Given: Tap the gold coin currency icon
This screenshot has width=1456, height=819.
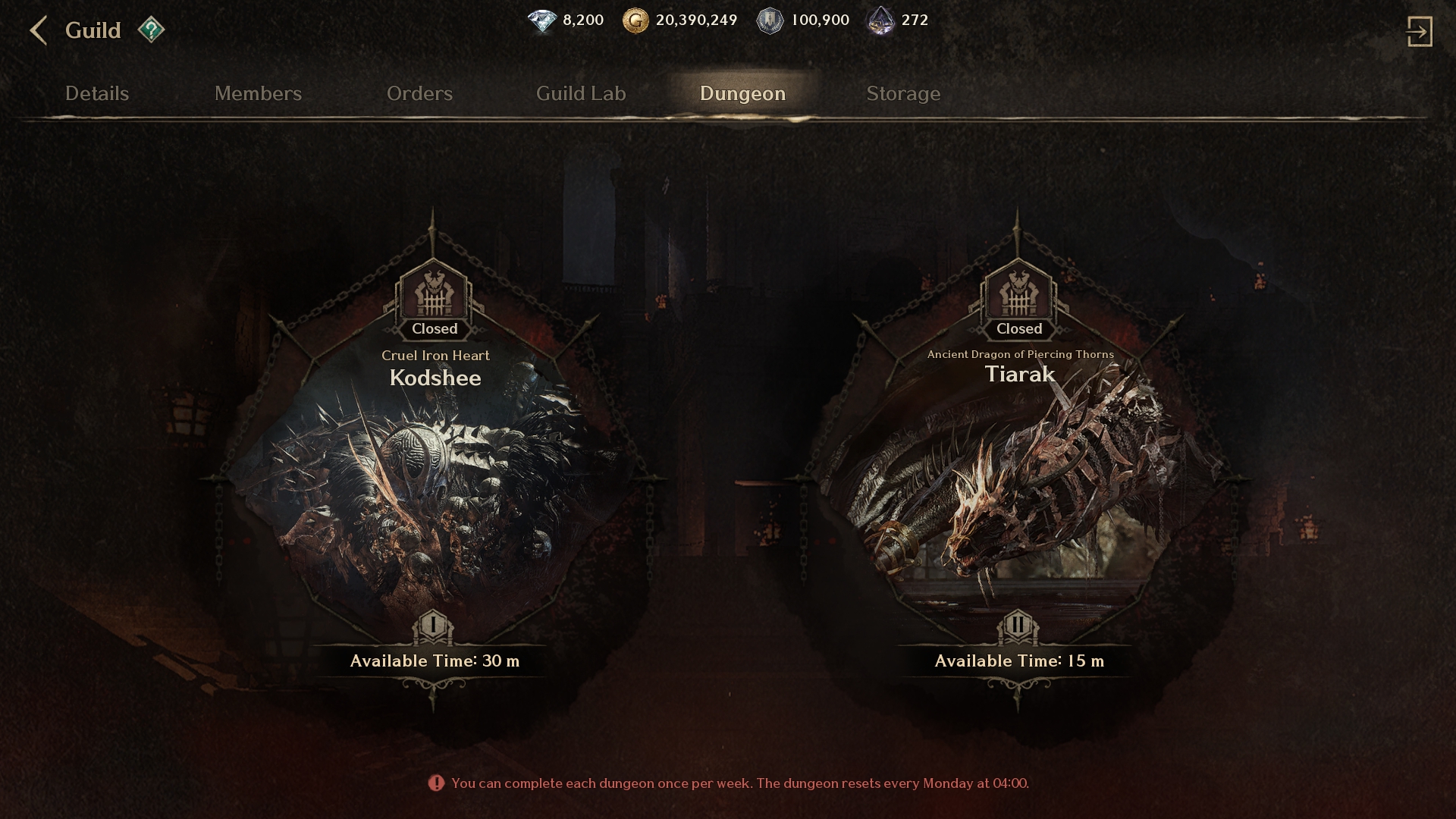Looking at the screenshot, I should pyautogui.click(x=635, y=20).
